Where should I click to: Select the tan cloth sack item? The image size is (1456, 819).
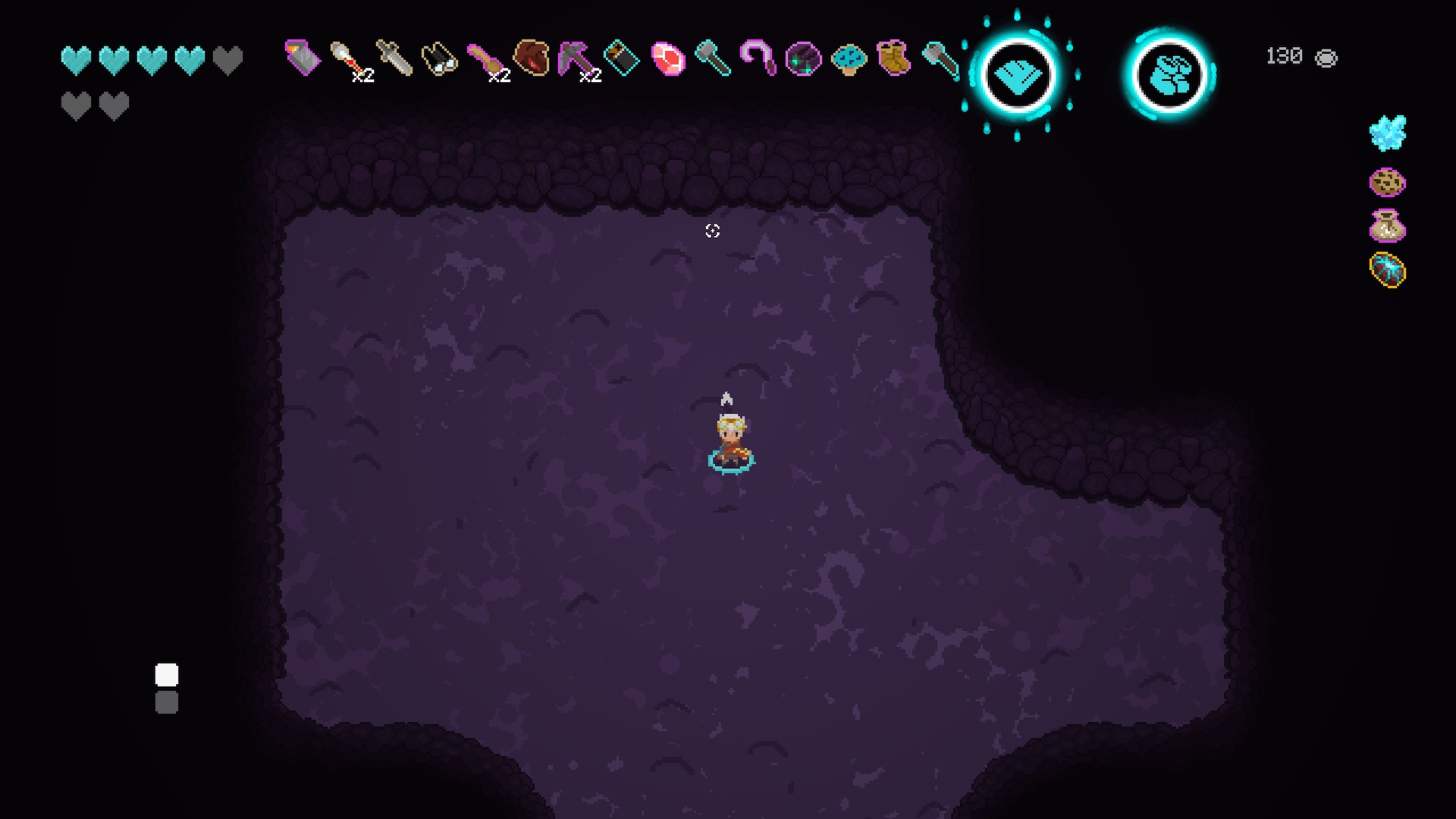(x=1388, y=226)
